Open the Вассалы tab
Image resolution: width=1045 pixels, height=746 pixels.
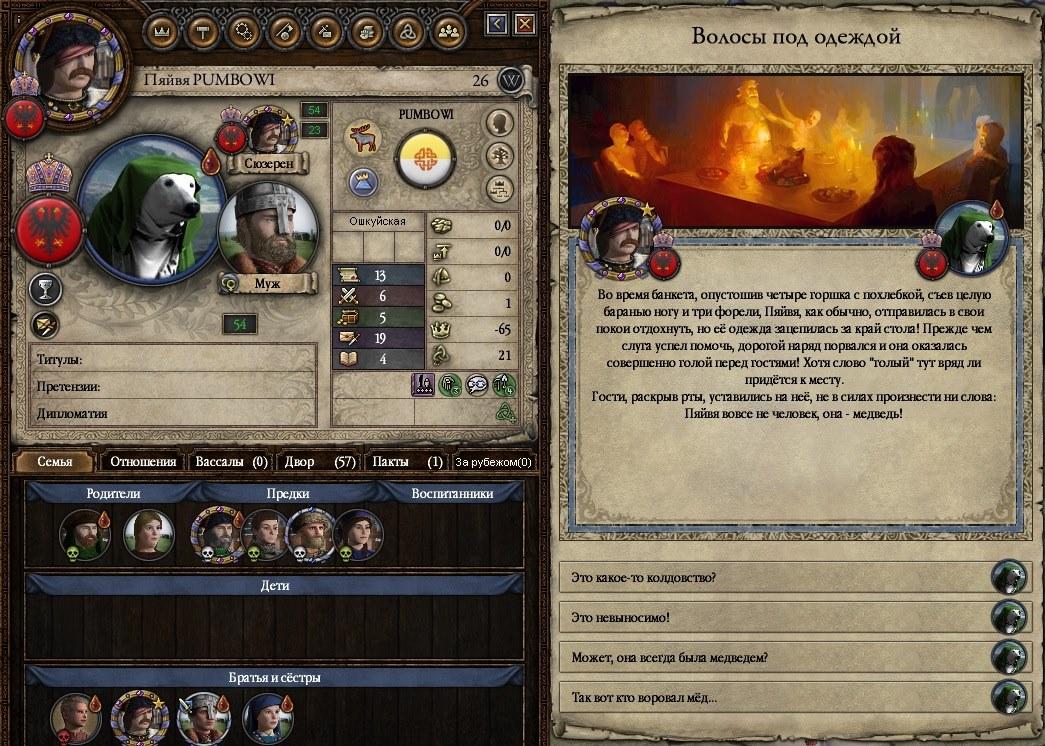(229, 462)
